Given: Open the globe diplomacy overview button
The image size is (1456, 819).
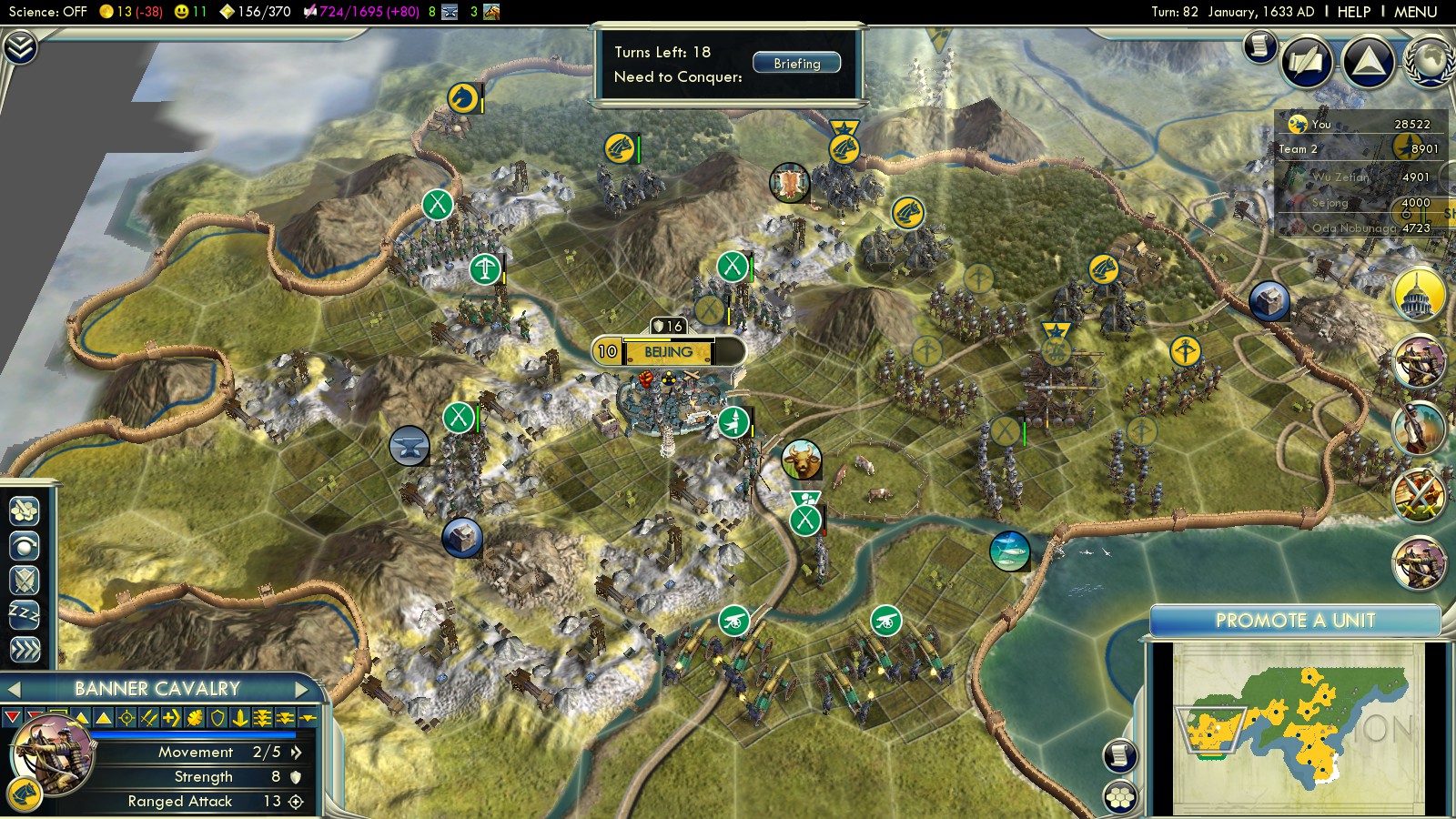Looking at the screenshot, I should coord(1429,62).
